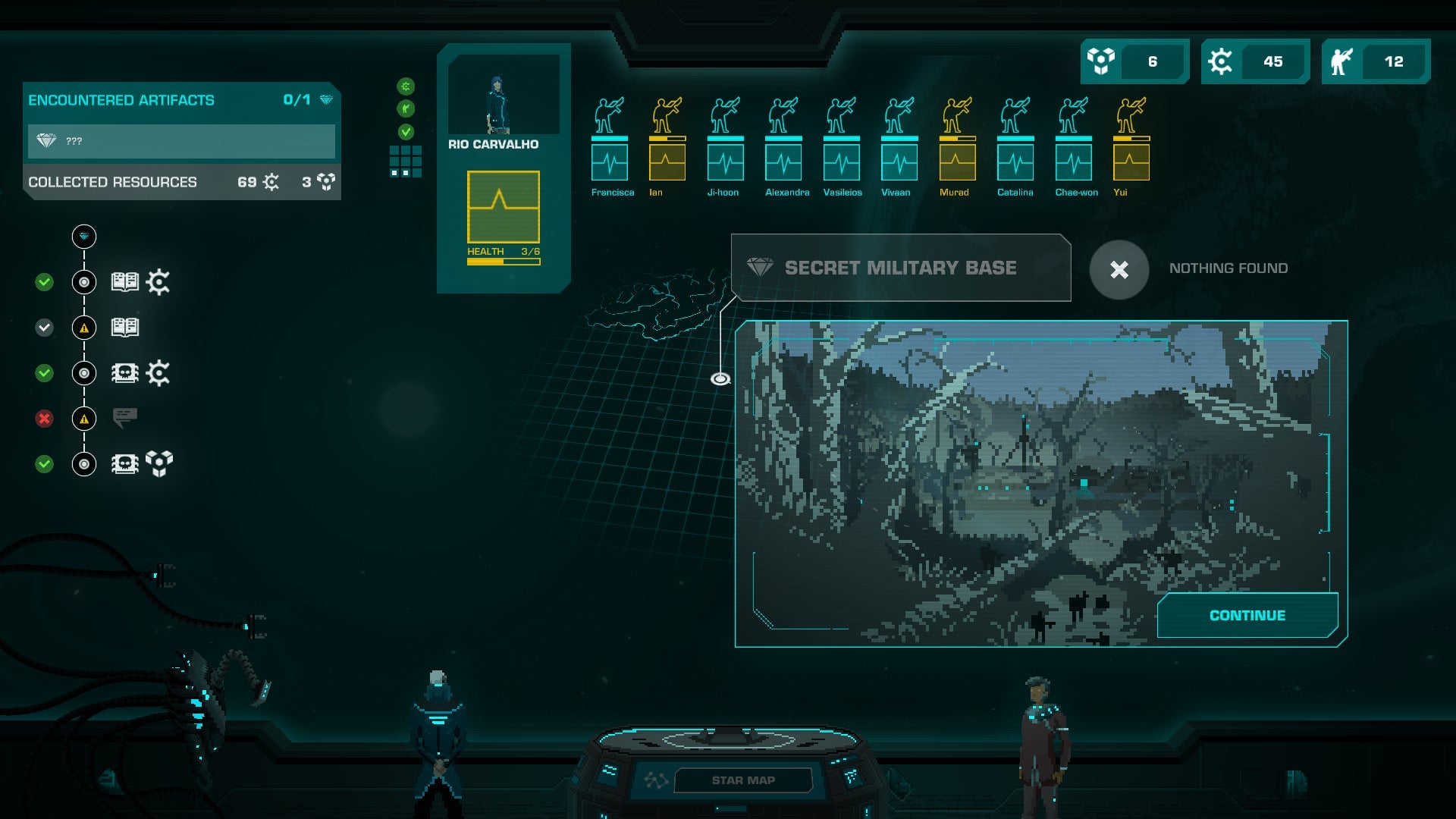Expand the Nothing Found result panel
Screen dimensions: 1456x819
pyautogui.click(x=1121, y=270)
